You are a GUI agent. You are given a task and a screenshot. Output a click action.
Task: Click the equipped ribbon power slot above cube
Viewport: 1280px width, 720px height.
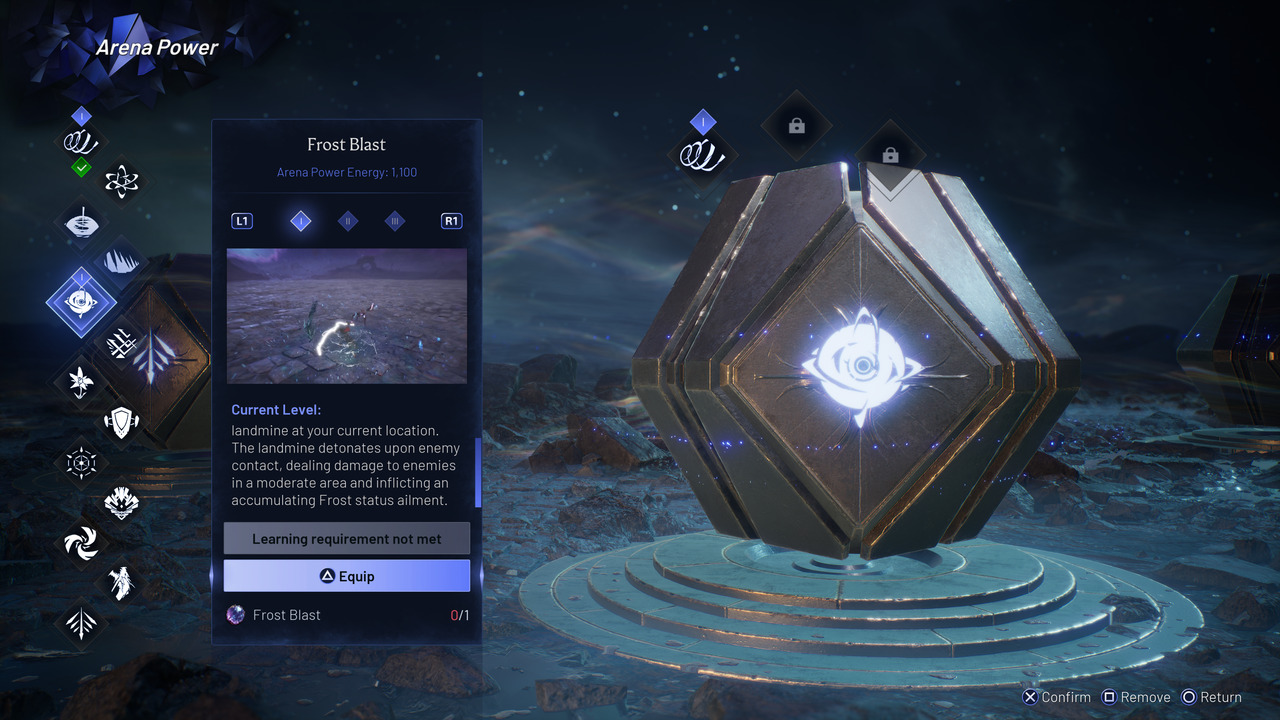(702, 155)
